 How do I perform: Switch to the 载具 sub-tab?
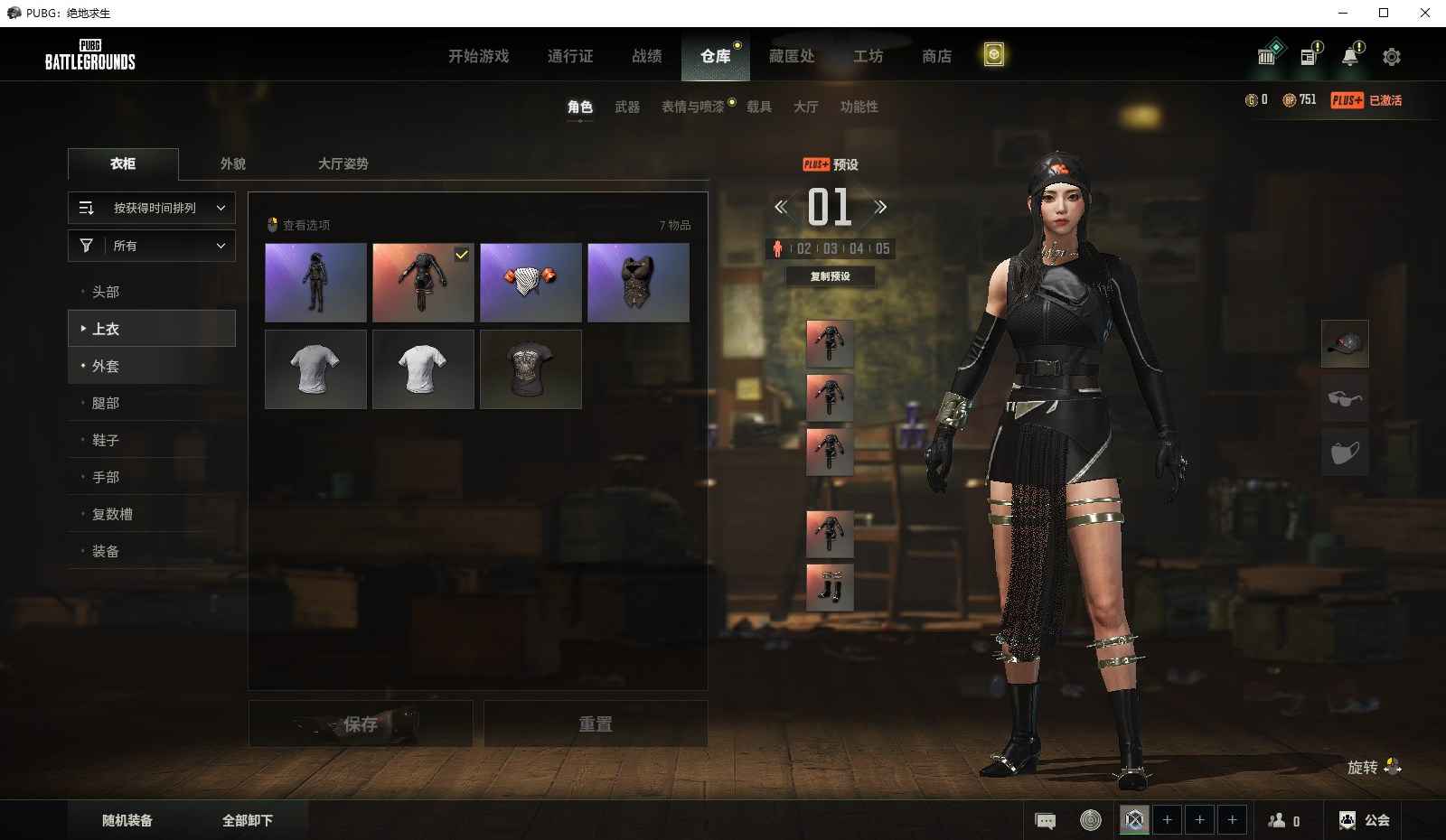(758, 107)
